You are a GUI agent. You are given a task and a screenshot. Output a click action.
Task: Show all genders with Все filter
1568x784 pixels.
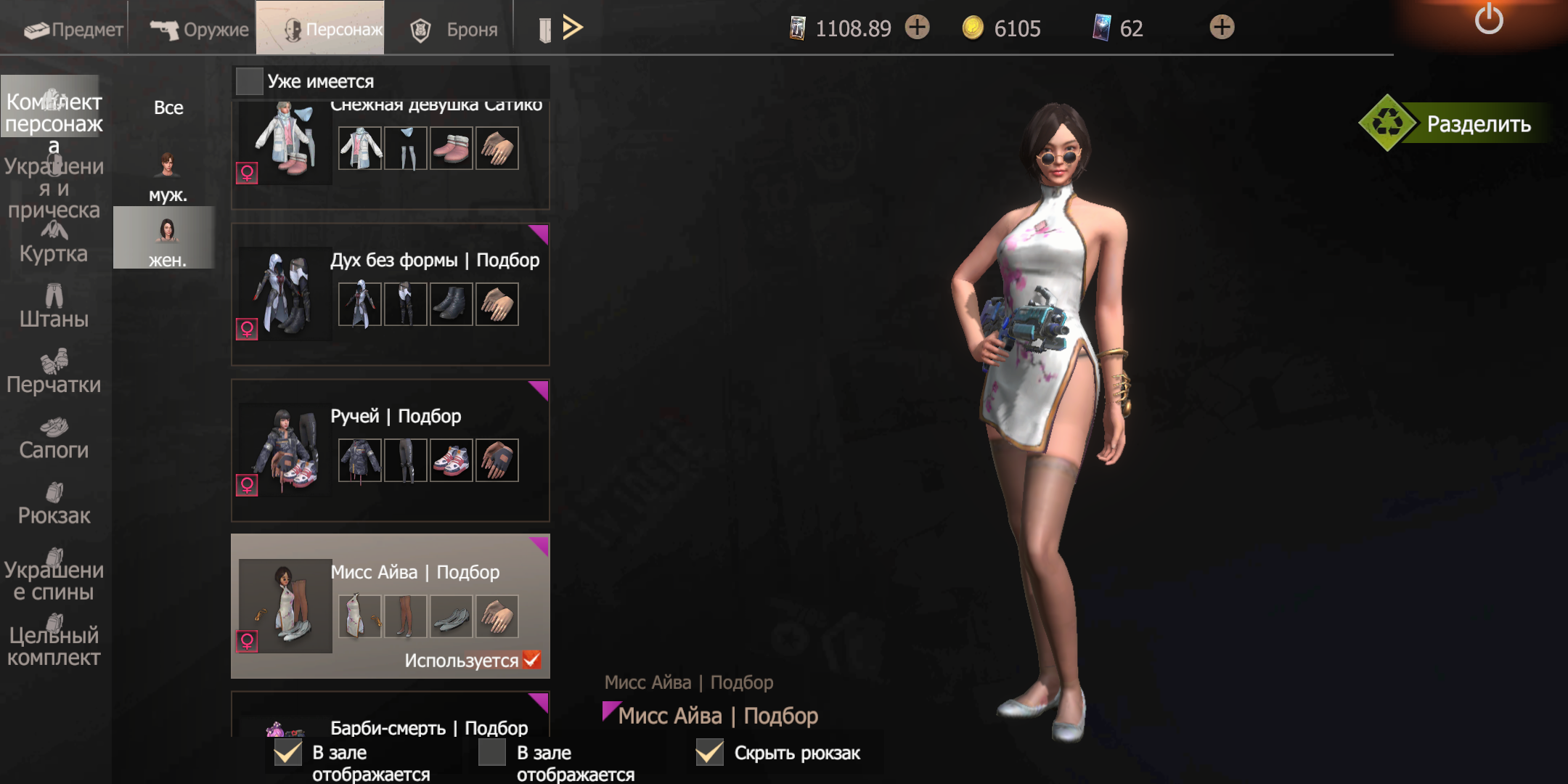tap(168, 107)
